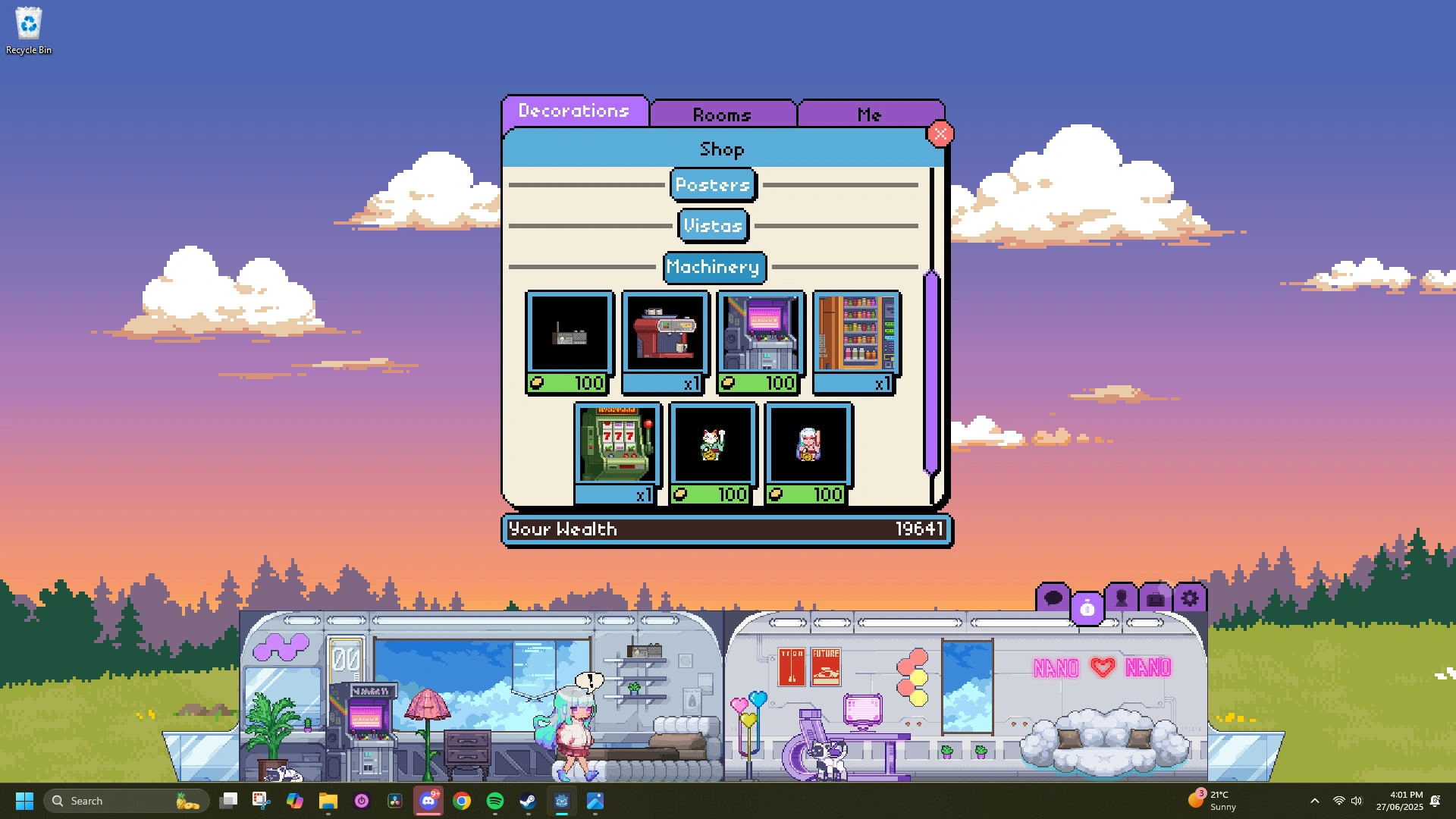Launch Spotify from the taskbar

[494, 801]
